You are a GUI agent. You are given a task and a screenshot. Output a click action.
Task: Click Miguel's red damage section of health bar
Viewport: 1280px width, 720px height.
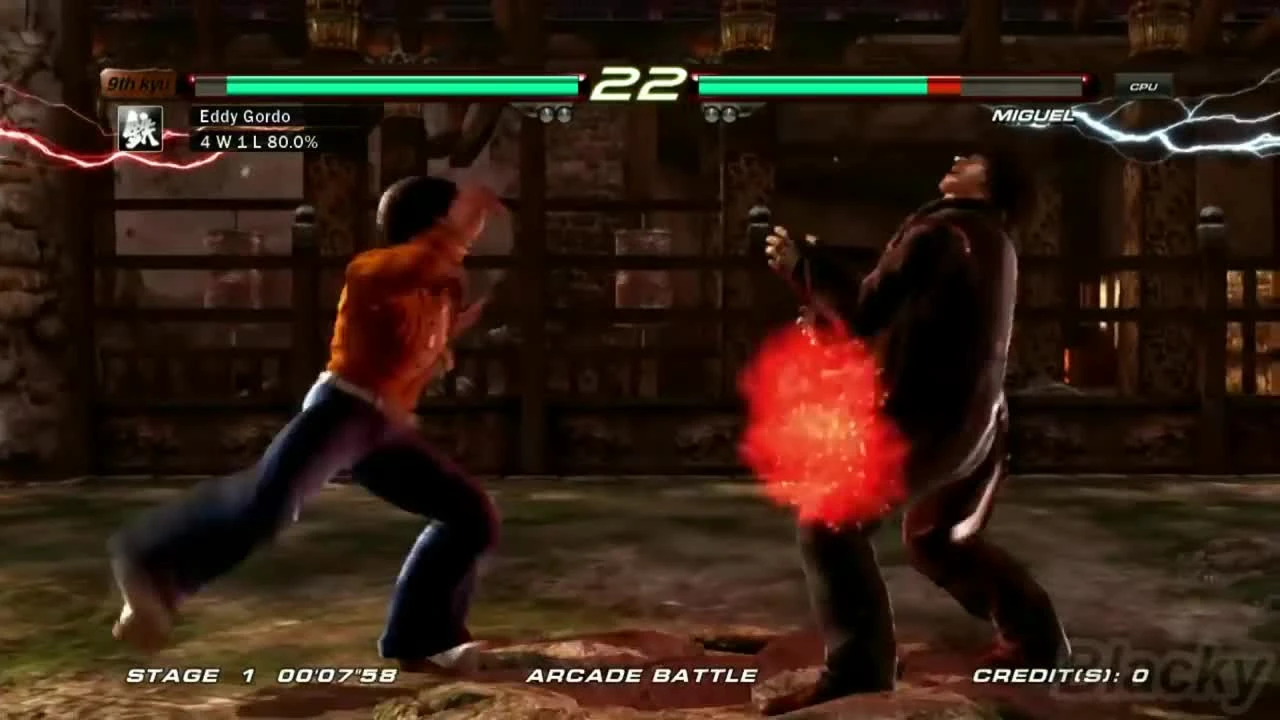click(945, 87)
